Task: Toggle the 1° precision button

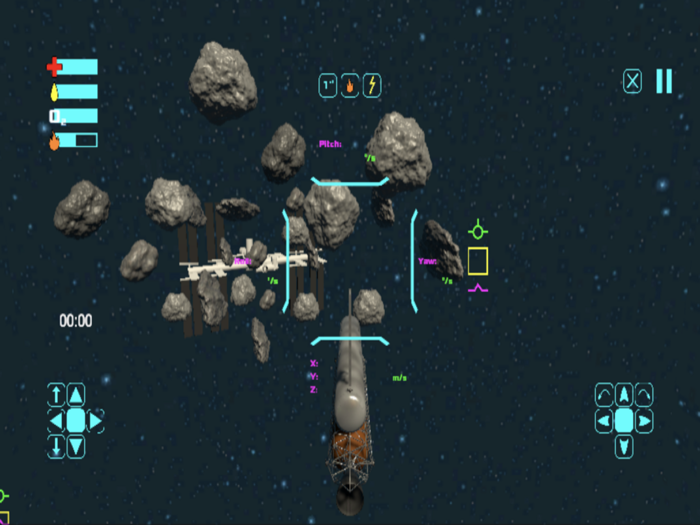Action: 329,86
